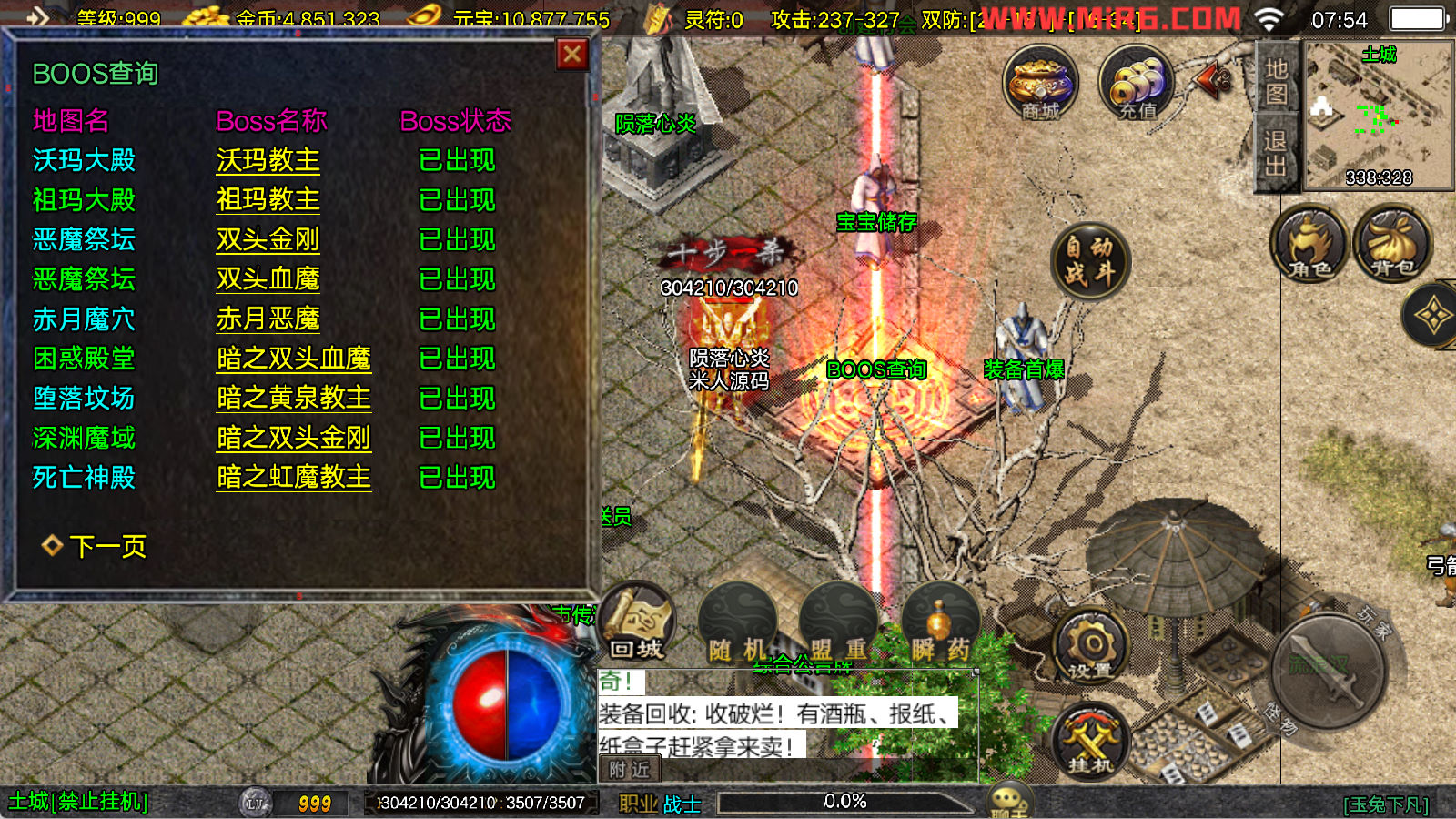
Task: Select the 暗之虹魔教主 boss link
Action: pyautogui.click(x=293, y=478)
